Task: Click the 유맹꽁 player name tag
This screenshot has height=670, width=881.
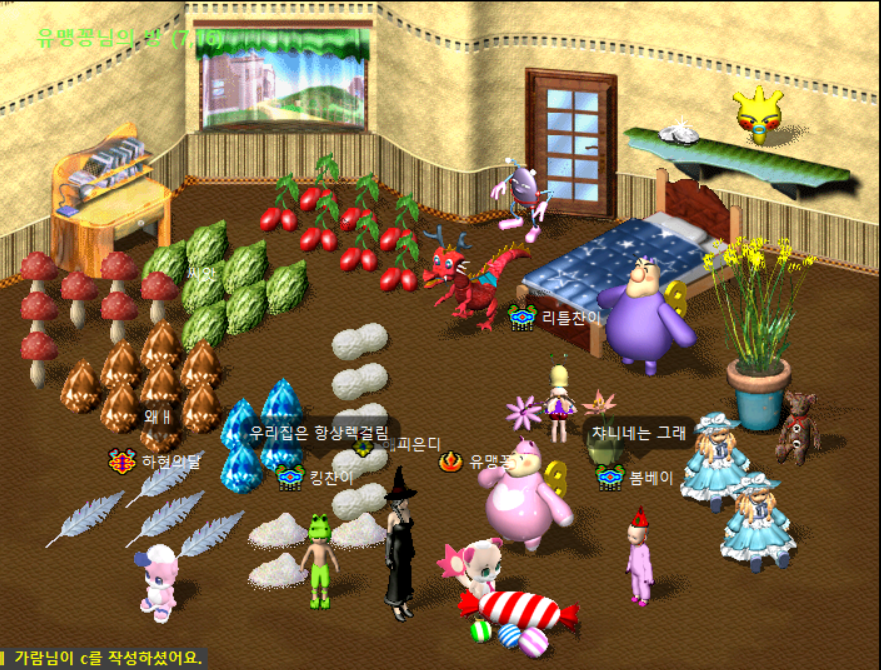Action: (491, 462)
